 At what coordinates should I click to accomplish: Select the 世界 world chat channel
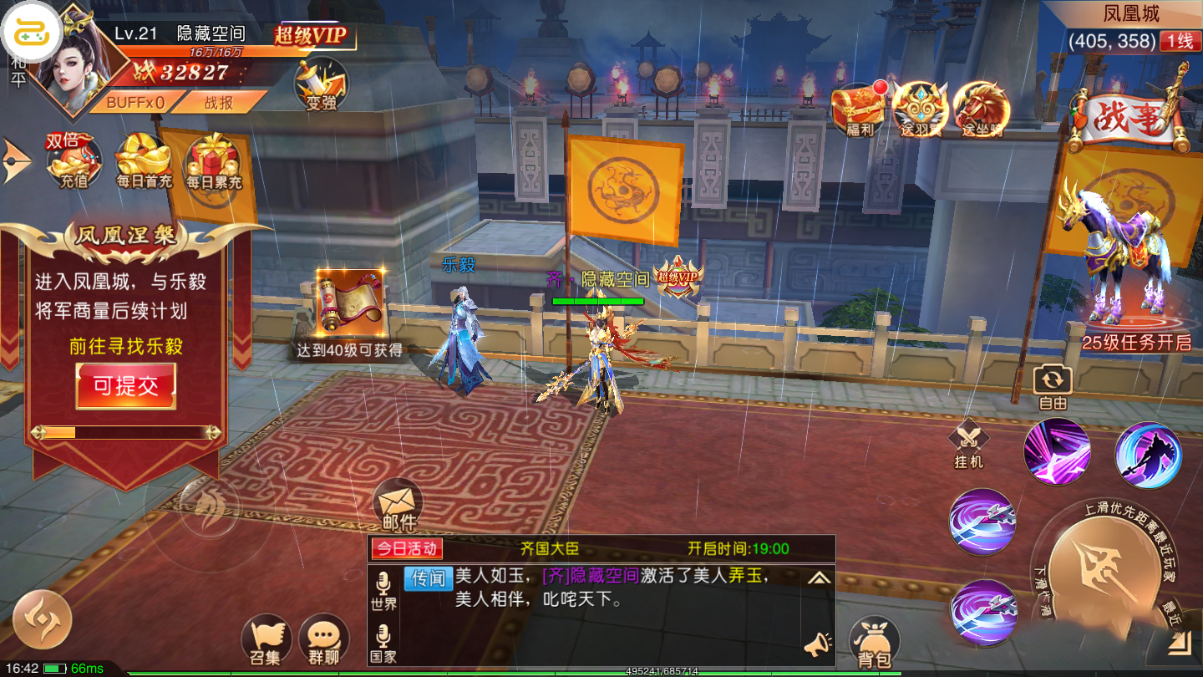pos(383,591)
